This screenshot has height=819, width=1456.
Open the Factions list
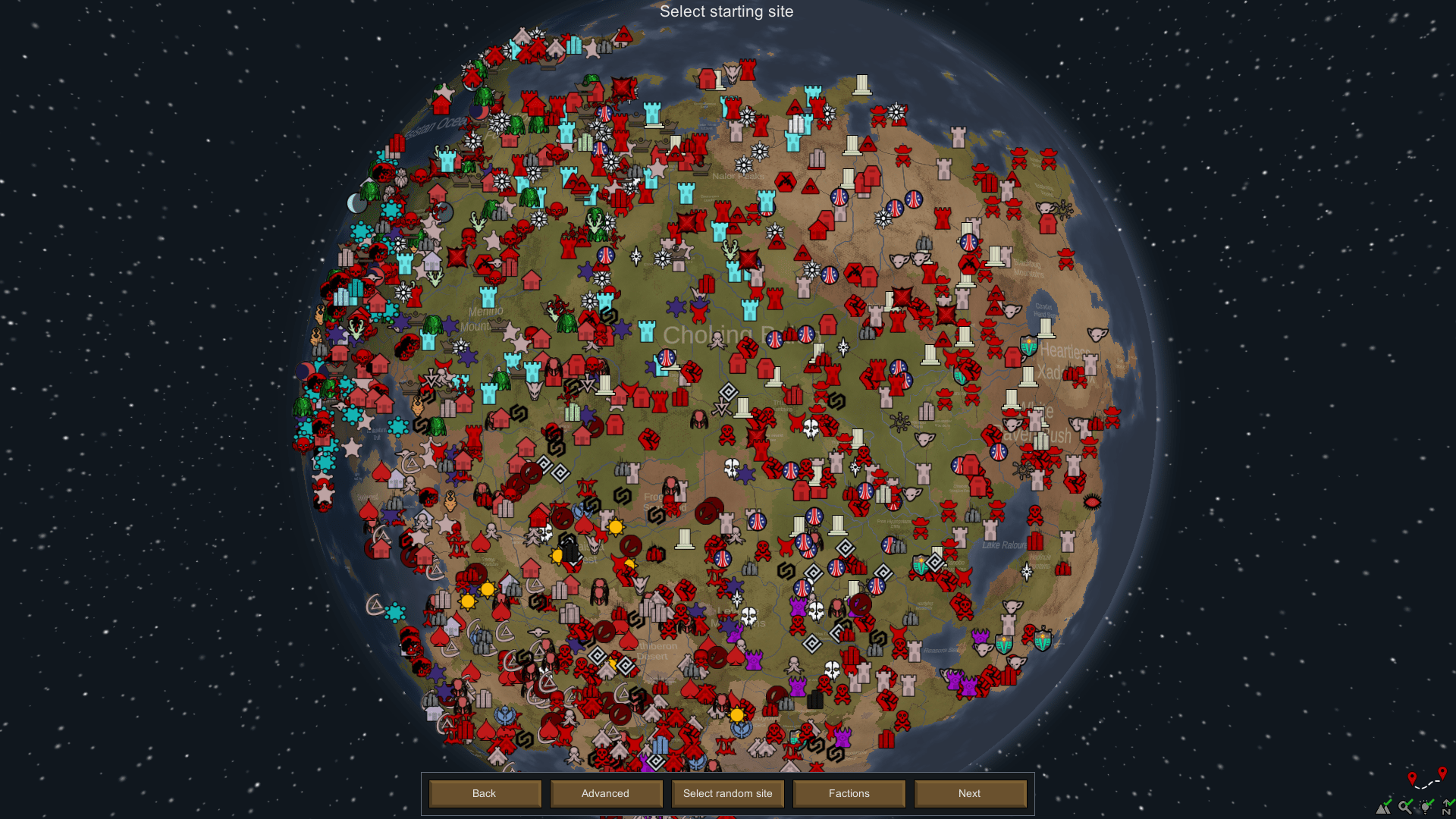pos(849,793)
